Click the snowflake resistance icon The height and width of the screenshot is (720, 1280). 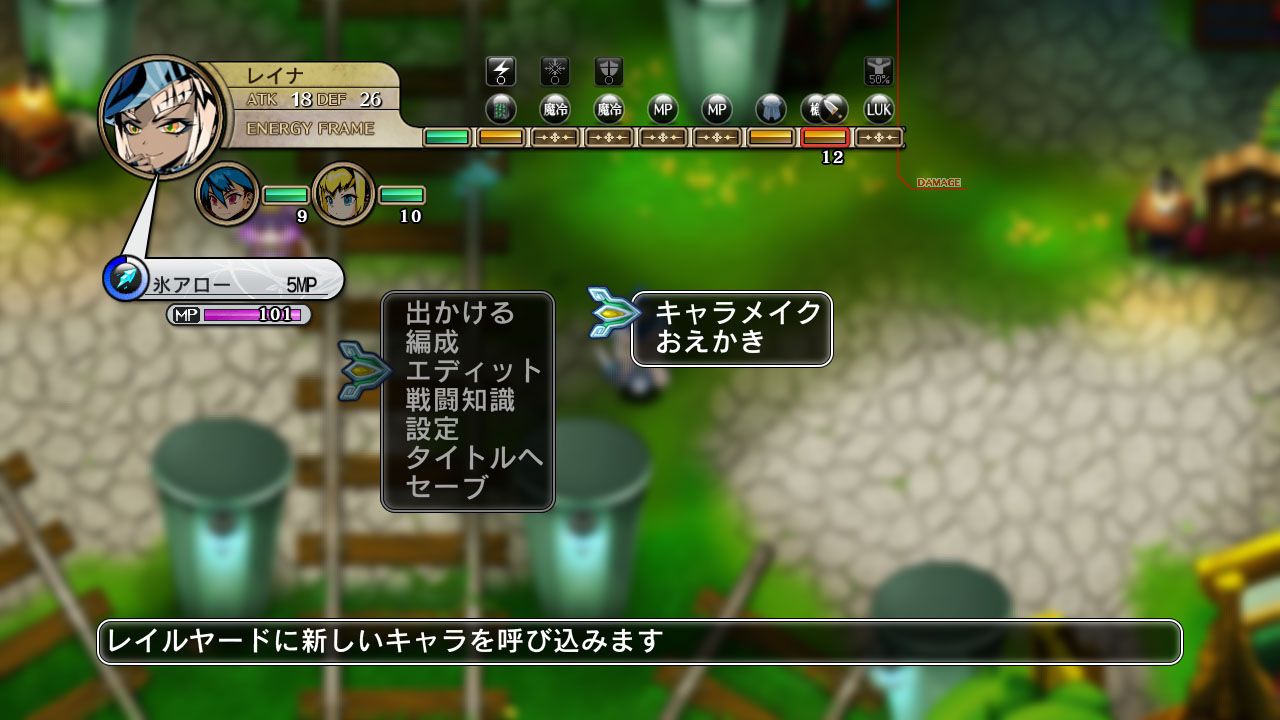[x=556, y=69]
